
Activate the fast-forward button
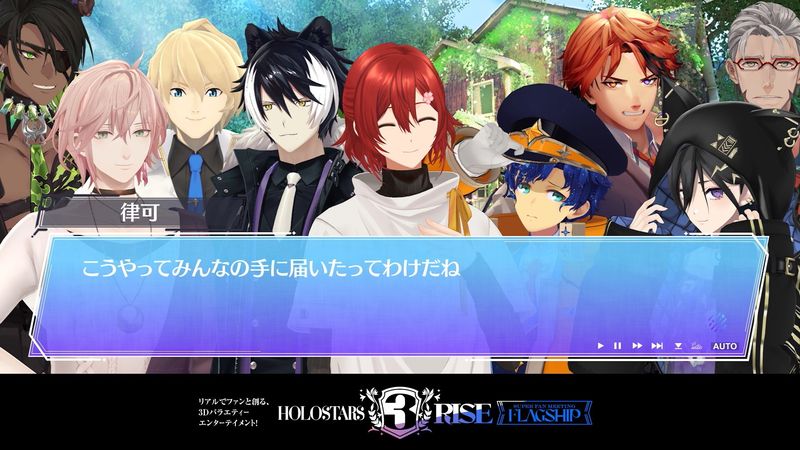click(636, 346)
